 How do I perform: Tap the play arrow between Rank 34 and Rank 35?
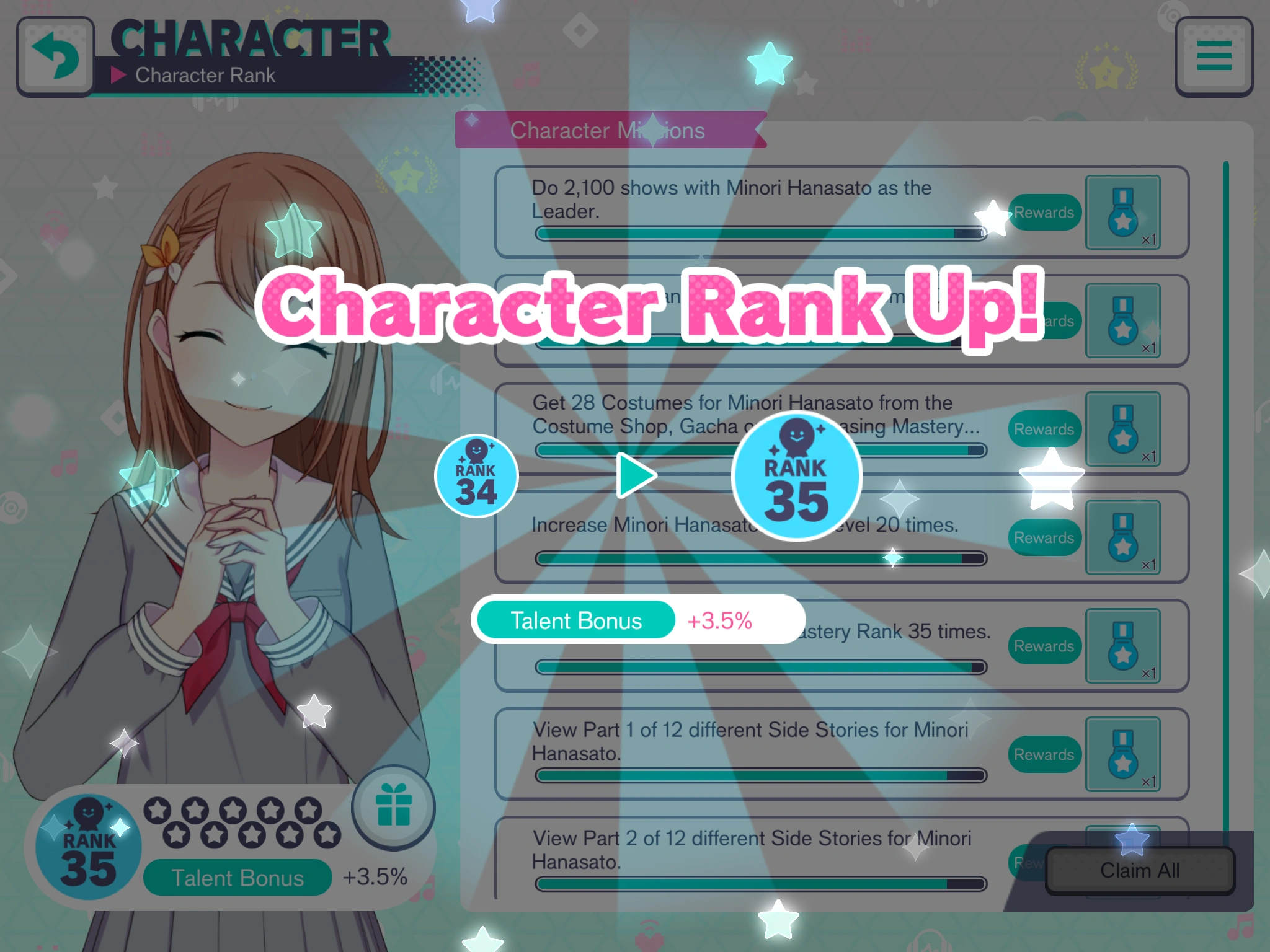point(635,475)
